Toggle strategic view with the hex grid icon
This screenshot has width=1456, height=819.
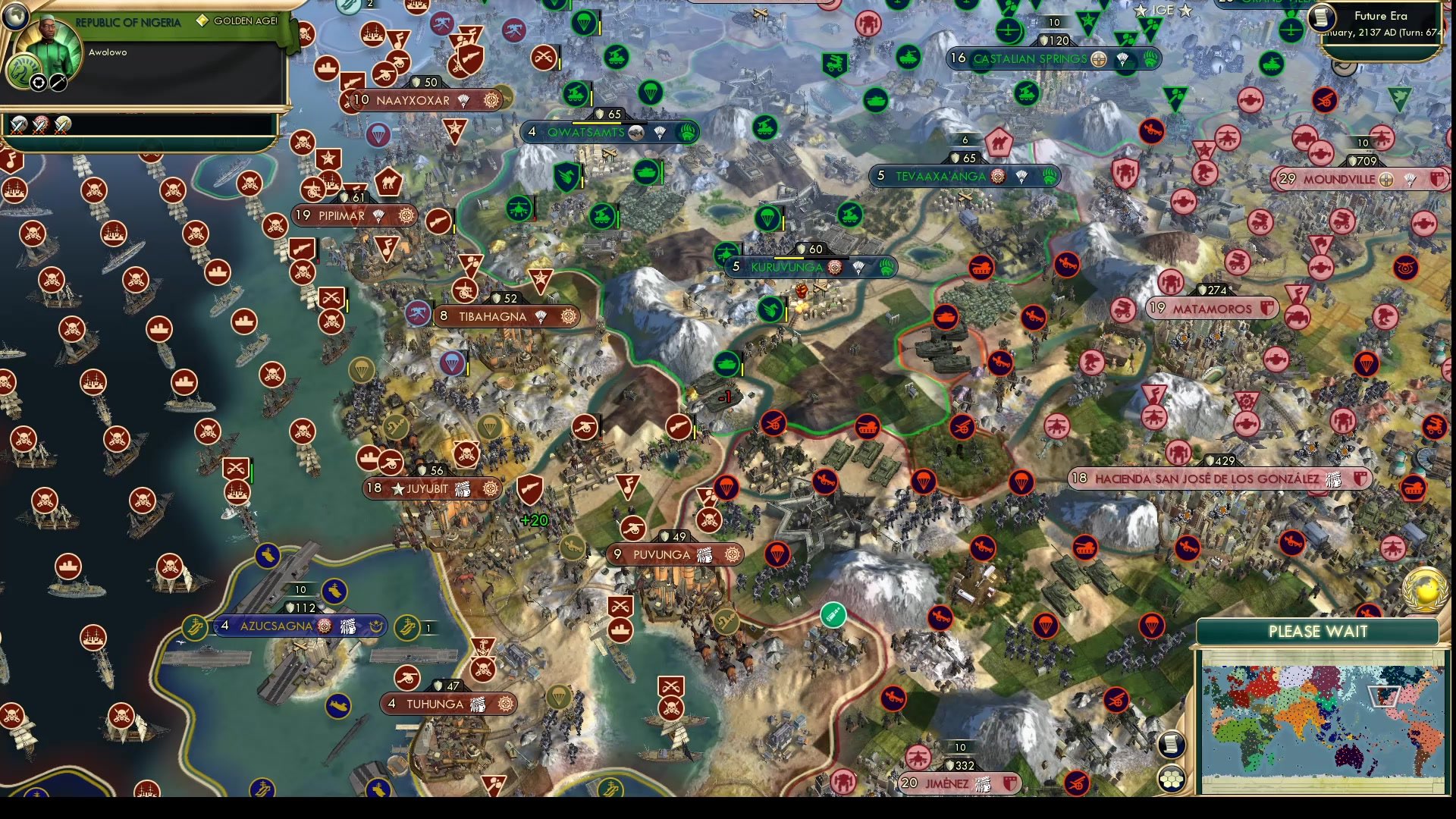click(x=1170, y=777)
